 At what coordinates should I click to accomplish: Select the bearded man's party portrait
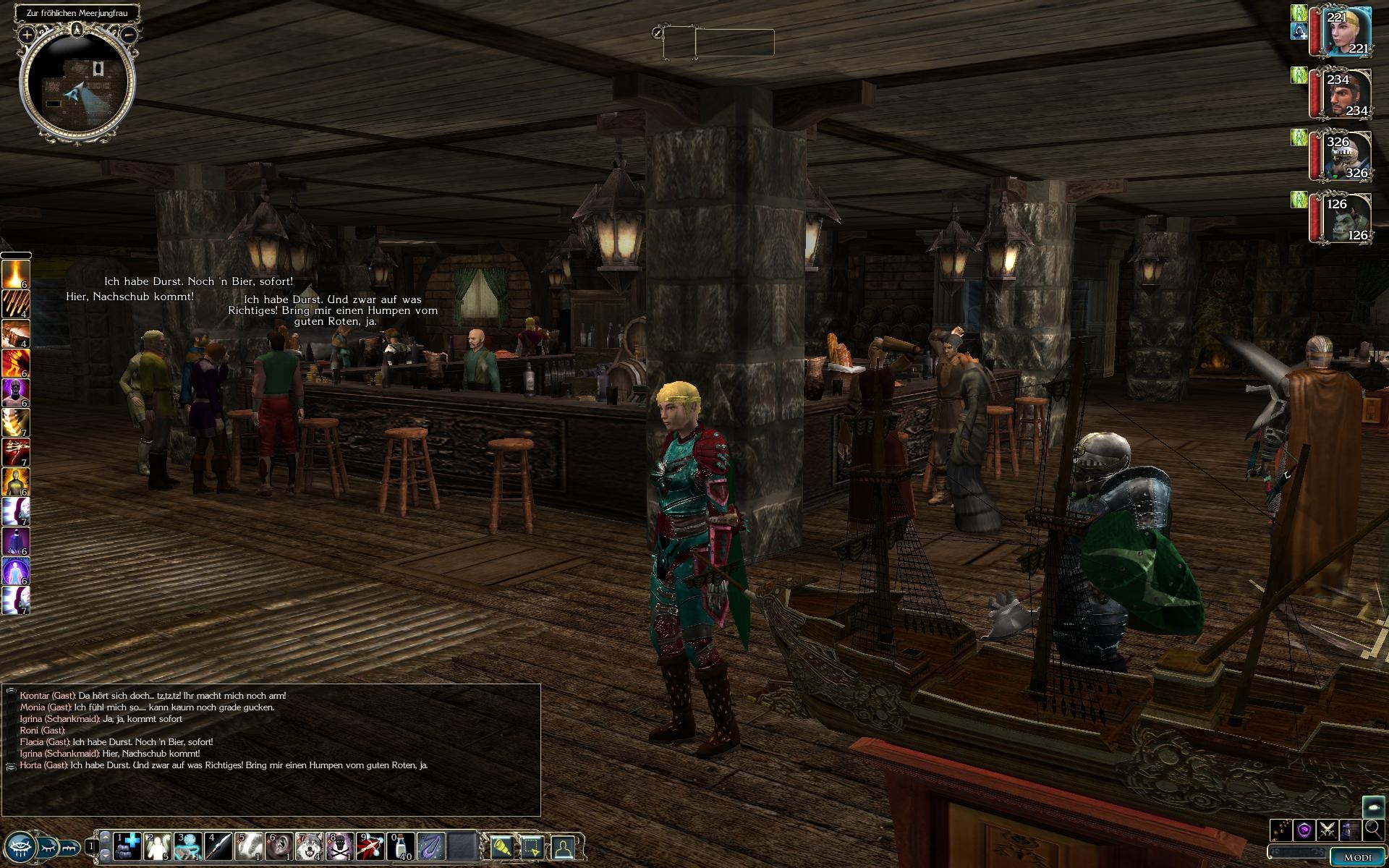(x=1347, y=94)
